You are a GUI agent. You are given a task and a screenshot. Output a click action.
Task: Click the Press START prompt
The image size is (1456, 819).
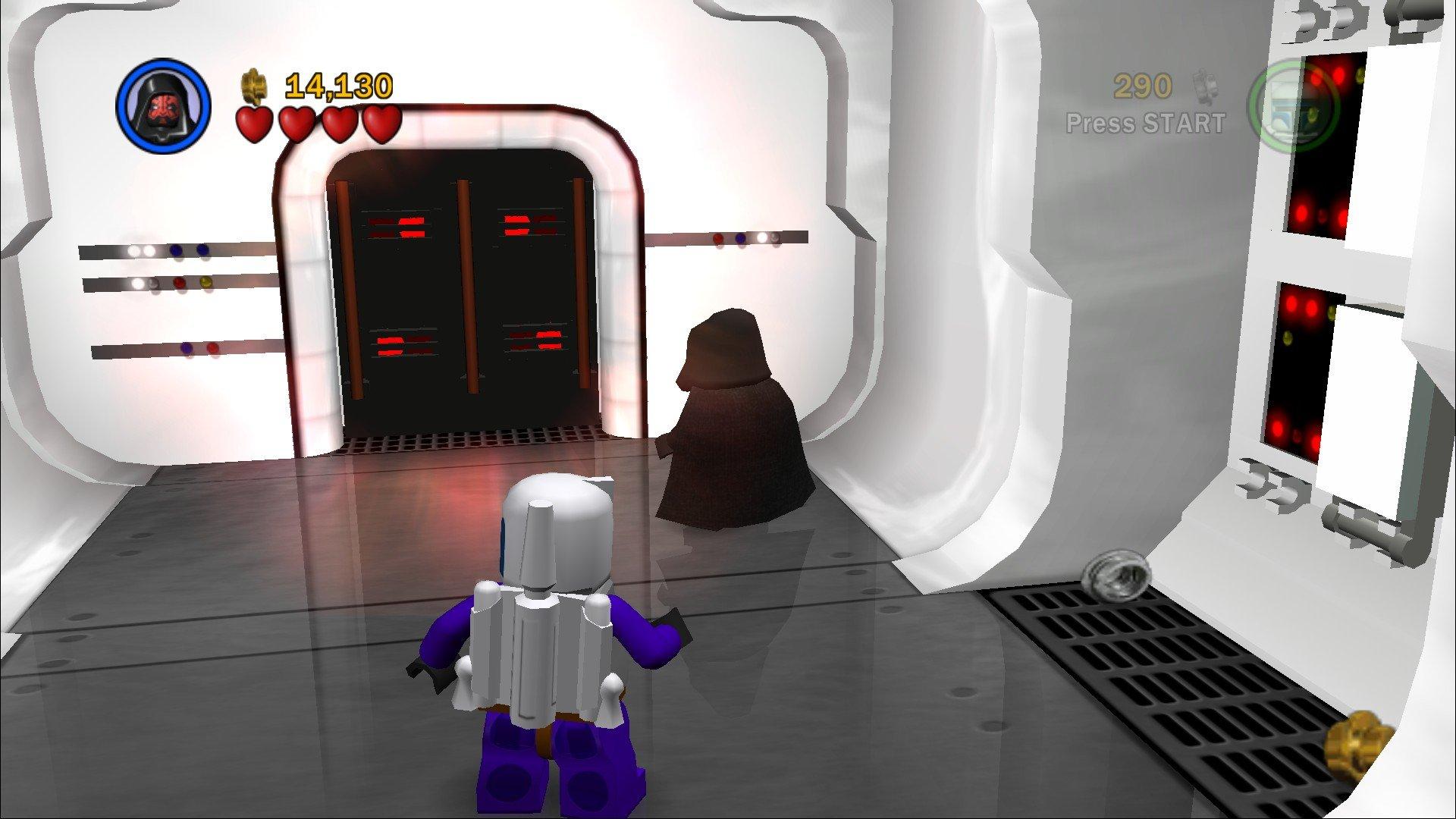(1147, 121)
